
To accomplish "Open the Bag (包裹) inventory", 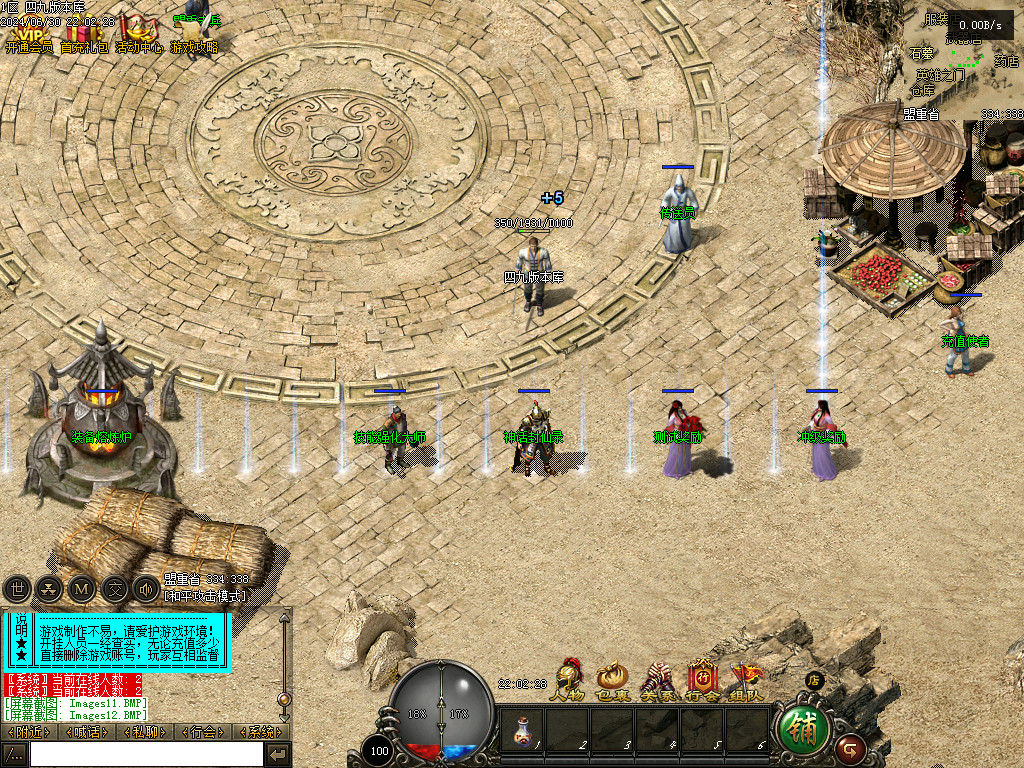I will (x=612, y=680).
